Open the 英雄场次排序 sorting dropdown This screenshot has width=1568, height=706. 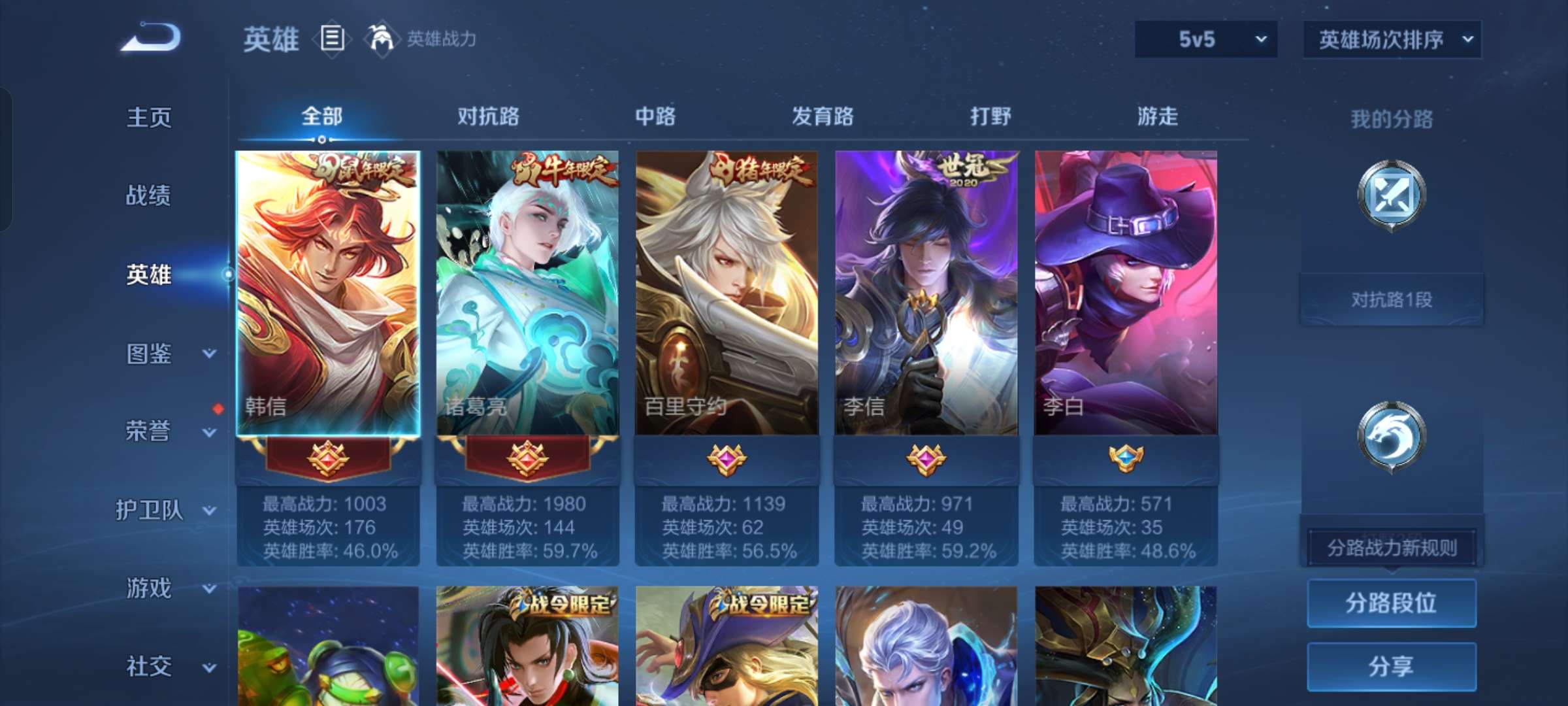point(1392,39)
